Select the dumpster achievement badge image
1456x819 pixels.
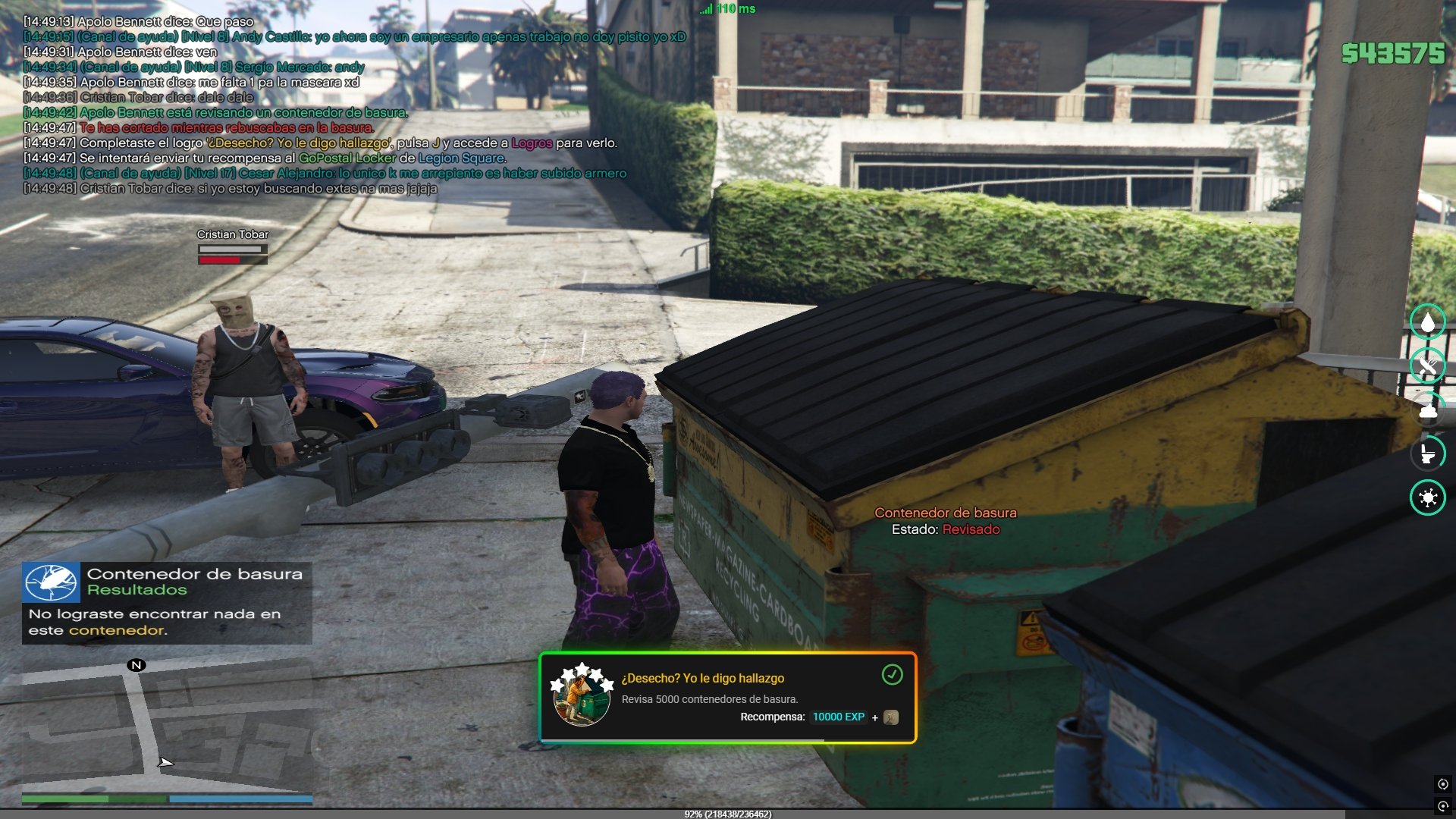click(x=581, y=695)
